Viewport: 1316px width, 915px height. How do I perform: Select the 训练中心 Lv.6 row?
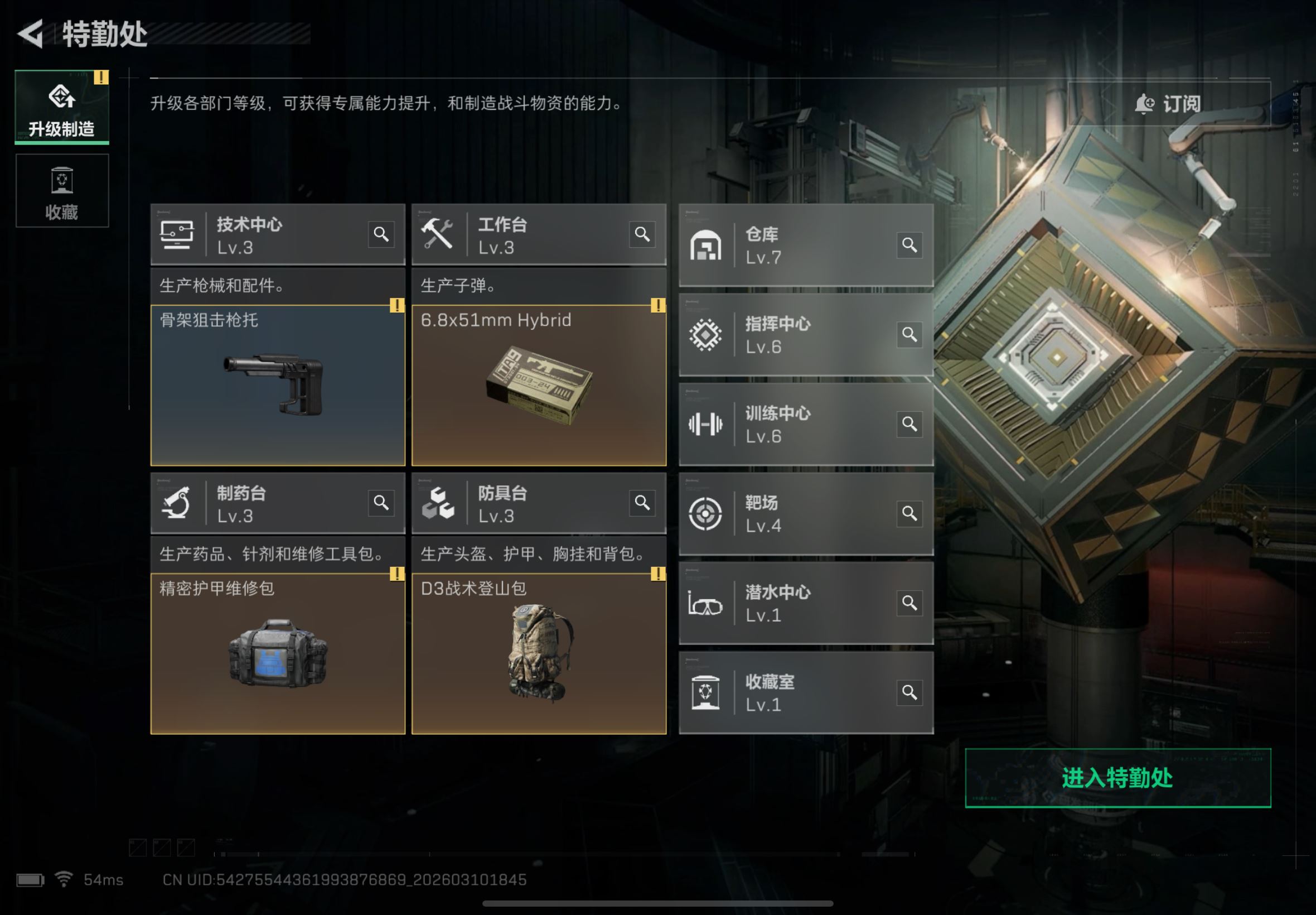(791, 424)
